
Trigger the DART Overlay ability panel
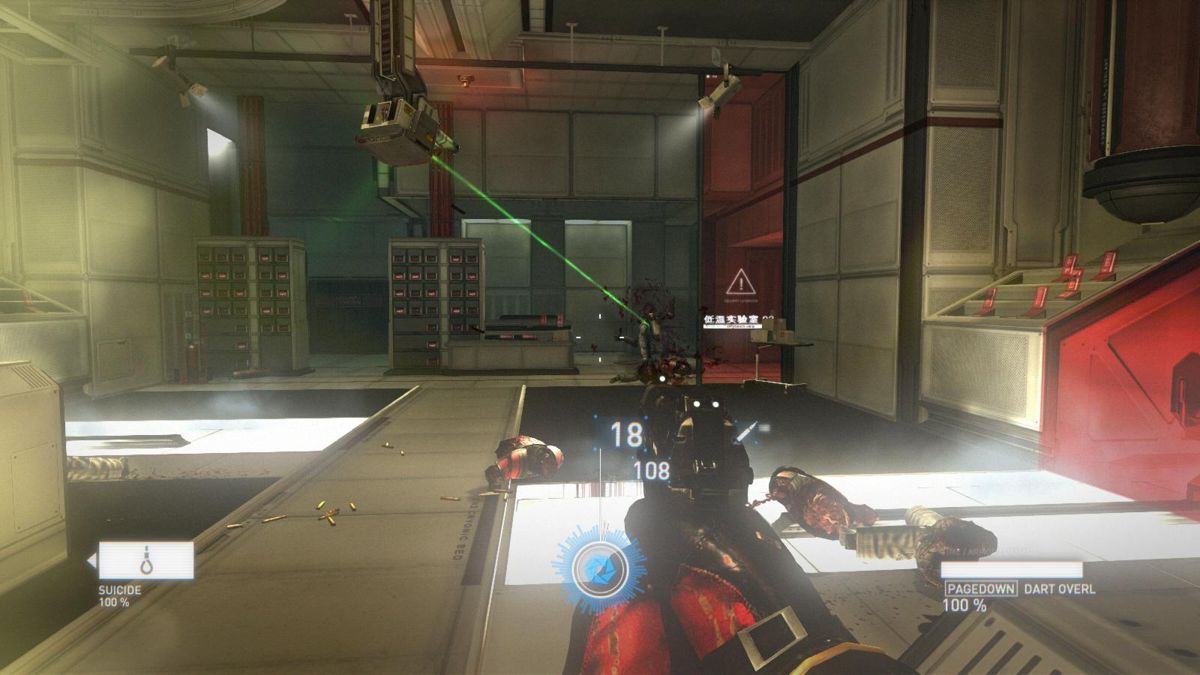coord(1011,571)
